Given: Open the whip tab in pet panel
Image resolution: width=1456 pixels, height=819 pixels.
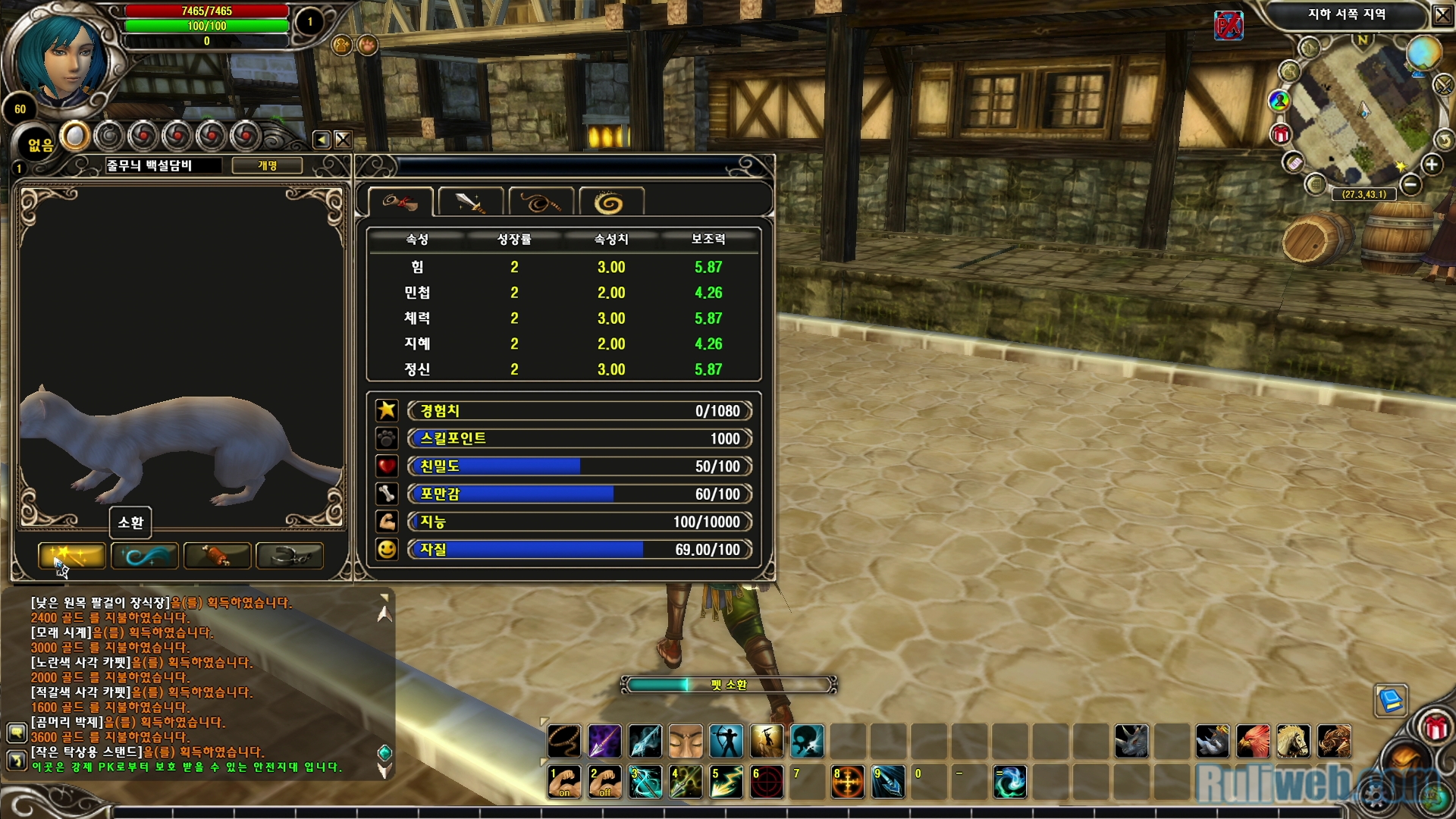Looking at the screenshot, I should pyautogui.click(x=540, y=202).
